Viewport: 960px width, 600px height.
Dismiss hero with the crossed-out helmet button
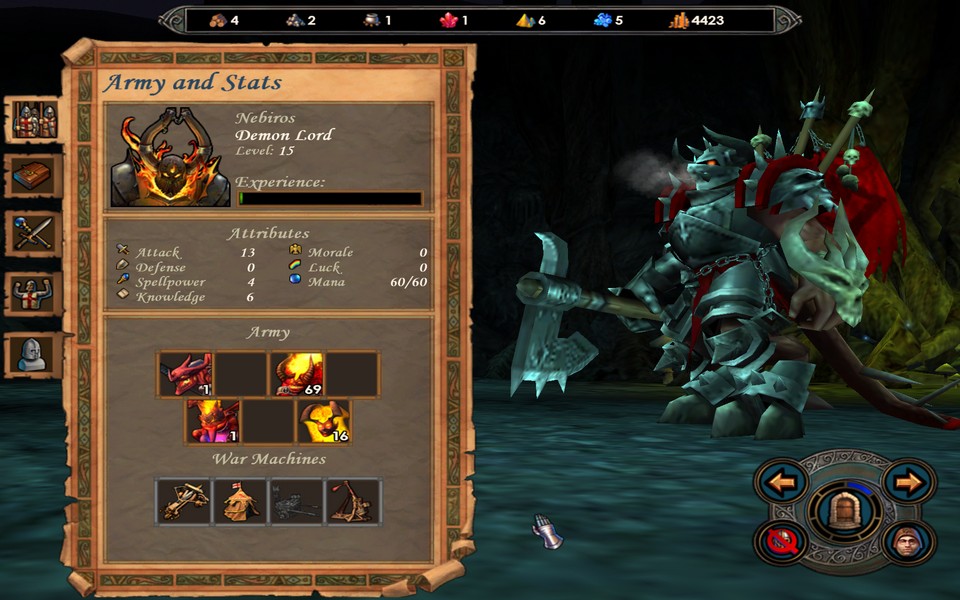point(781,542)
